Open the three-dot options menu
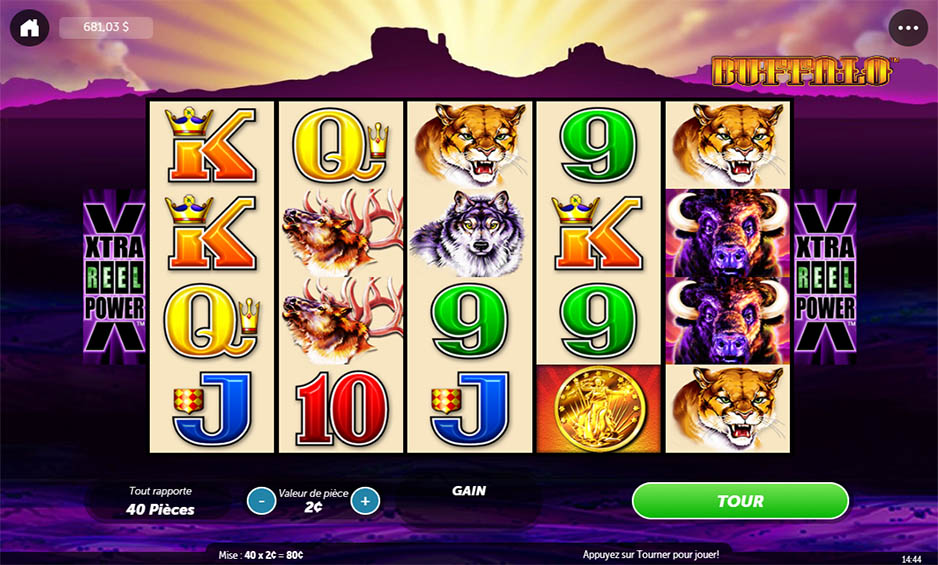Image resolution: width=938 pixels, height=565 pixels. (908, 28)
